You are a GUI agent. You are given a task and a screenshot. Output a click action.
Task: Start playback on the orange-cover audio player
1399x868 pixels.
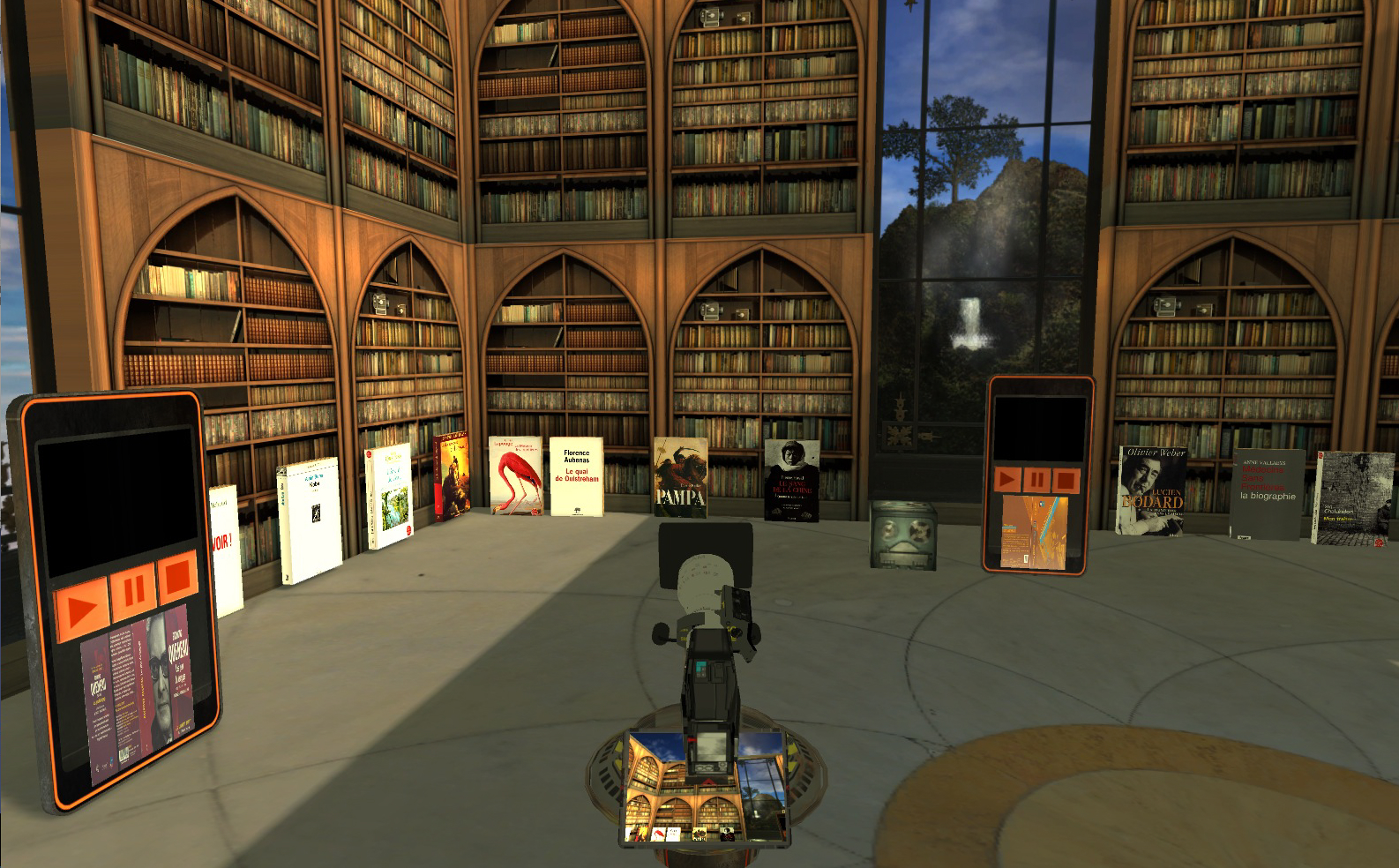[x=1007, y=480]
